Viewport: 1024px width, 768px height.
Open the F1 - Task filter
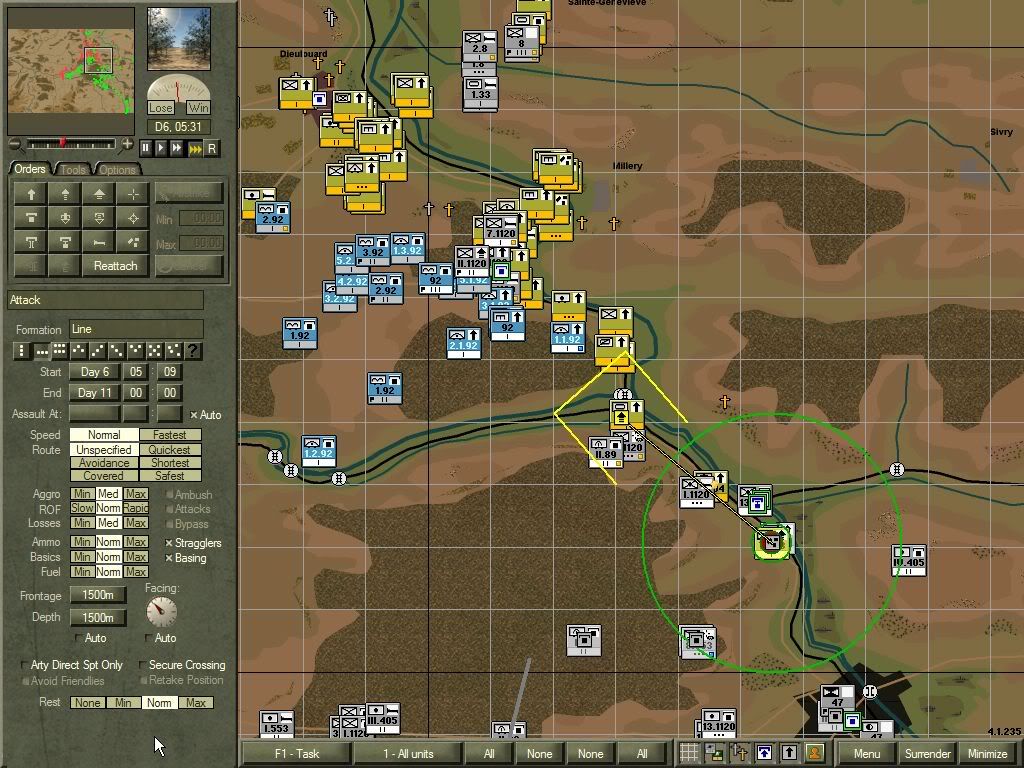coord(295,753)
